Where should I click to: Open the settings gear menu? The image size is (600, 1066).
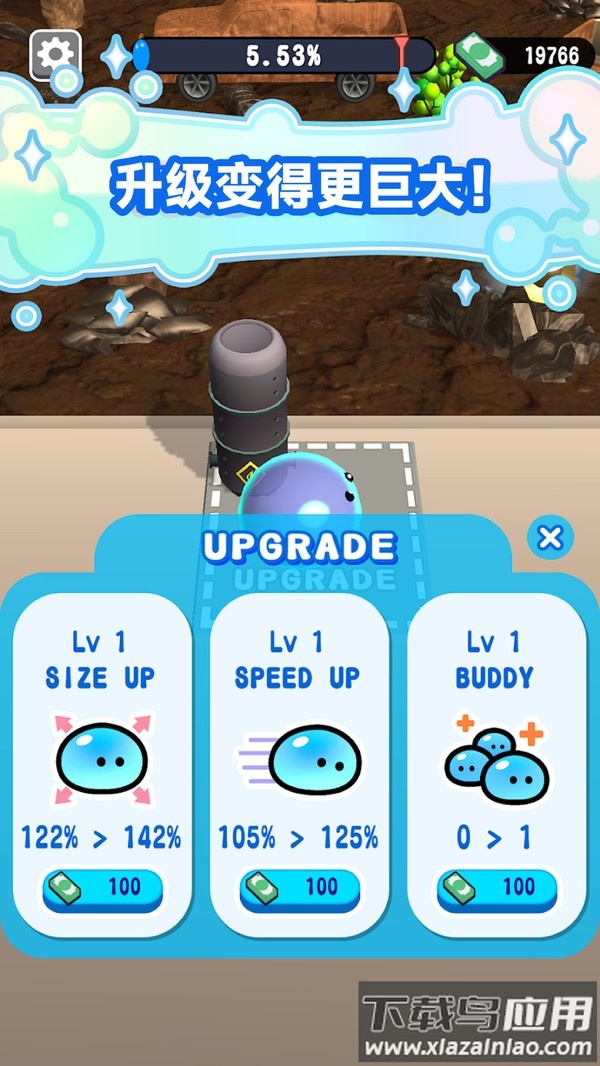pos(55,53)
